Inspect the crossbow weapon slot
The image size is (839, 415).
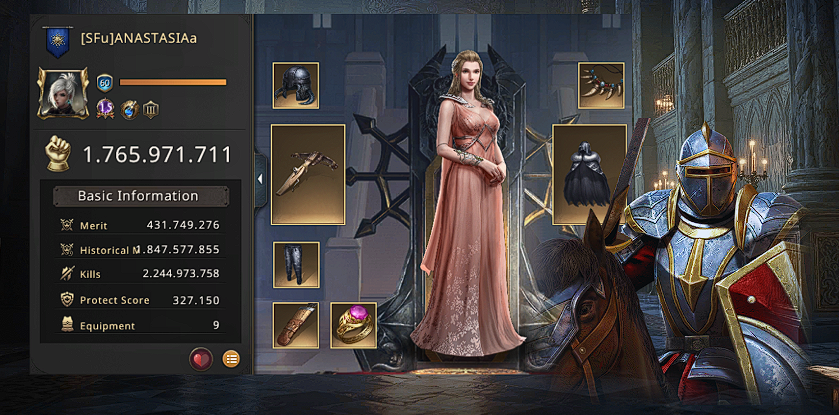point(308,174)
